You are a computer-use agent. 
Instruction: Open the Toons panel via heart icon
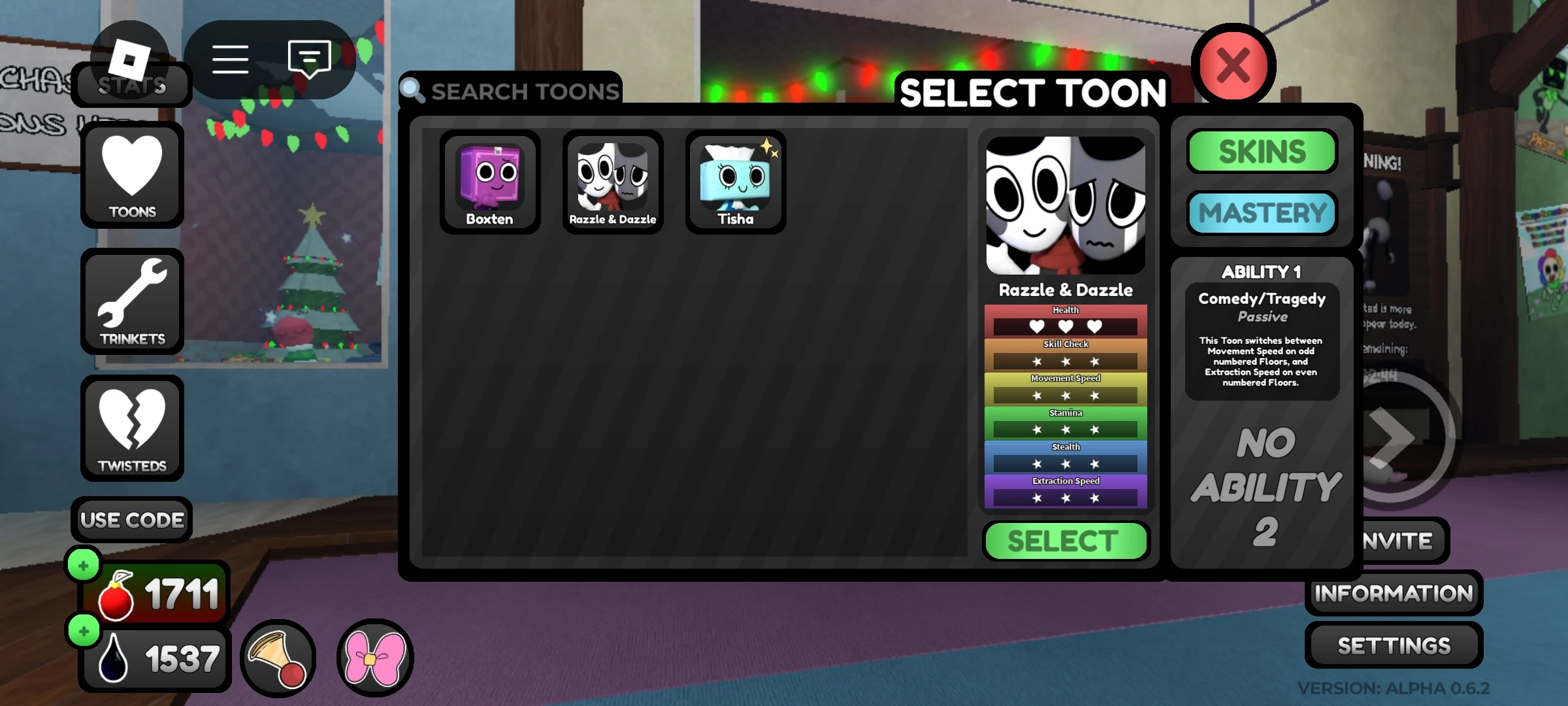point(131,175)
